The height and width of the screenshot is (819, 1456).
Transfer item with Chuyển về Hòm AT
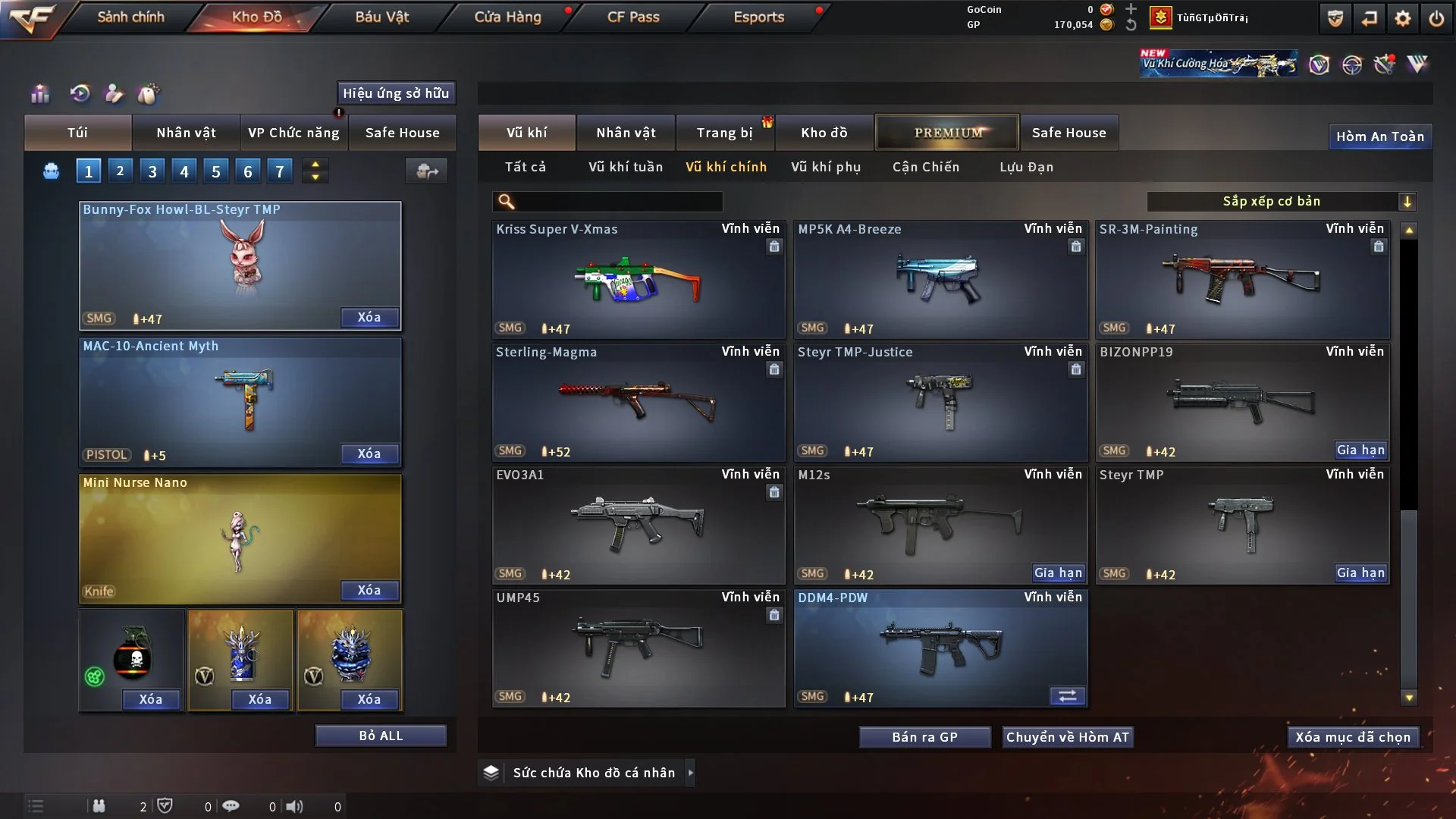click(x=1067, y=737)
